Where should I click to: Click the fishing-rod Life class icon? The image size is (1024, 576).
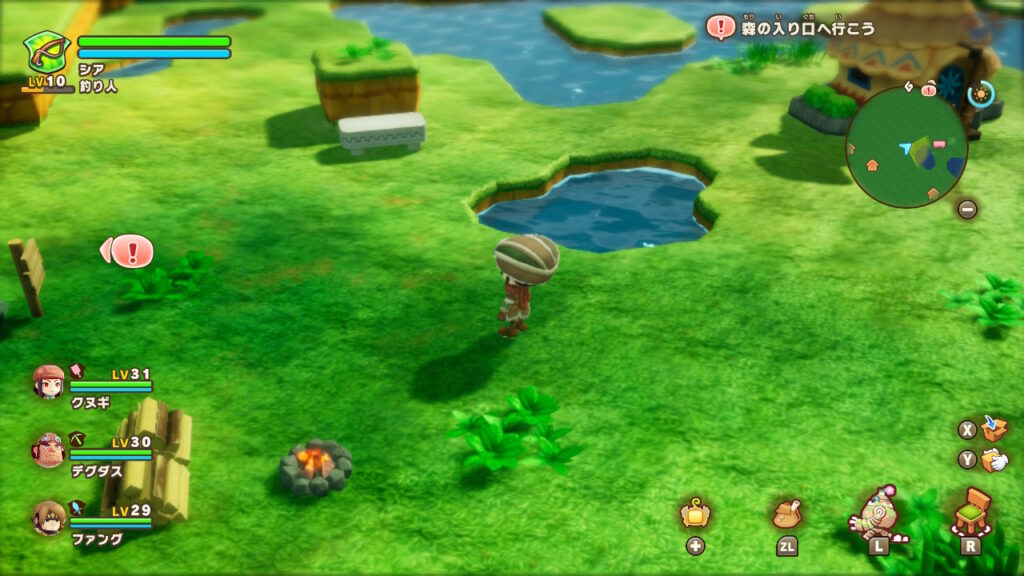[46, 52]
